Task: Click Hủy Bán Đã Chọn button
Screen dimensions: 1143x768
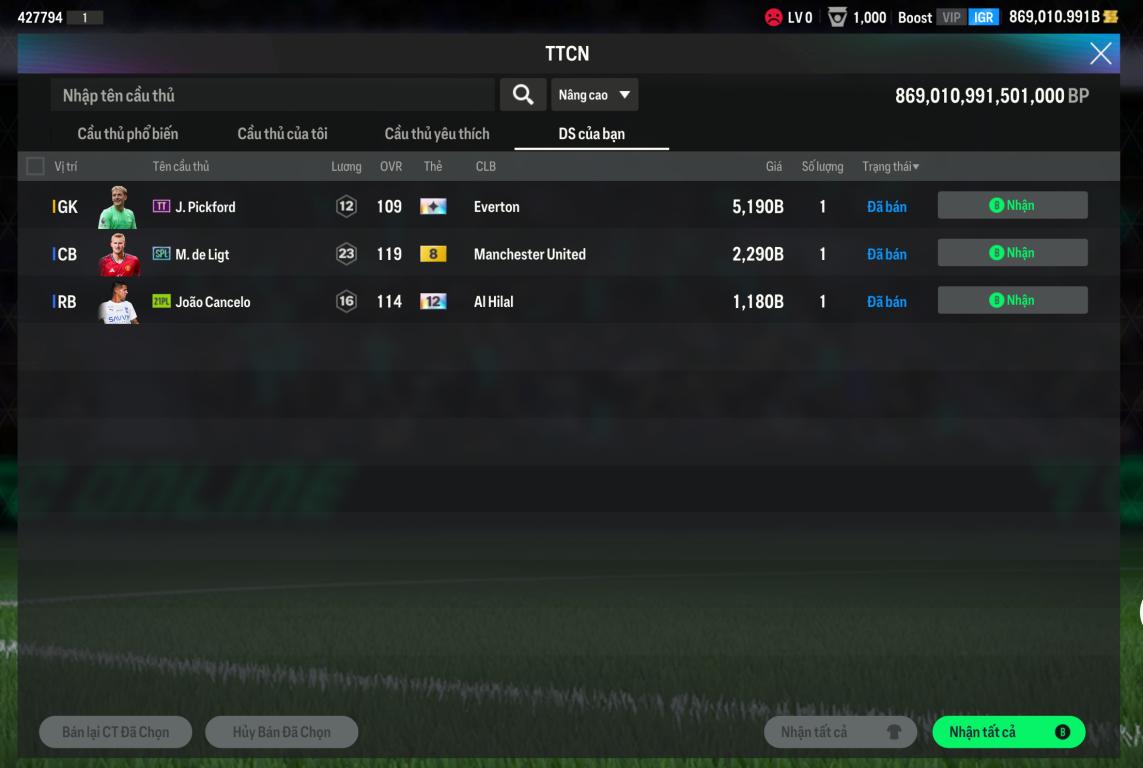Action: click(281, 732)
